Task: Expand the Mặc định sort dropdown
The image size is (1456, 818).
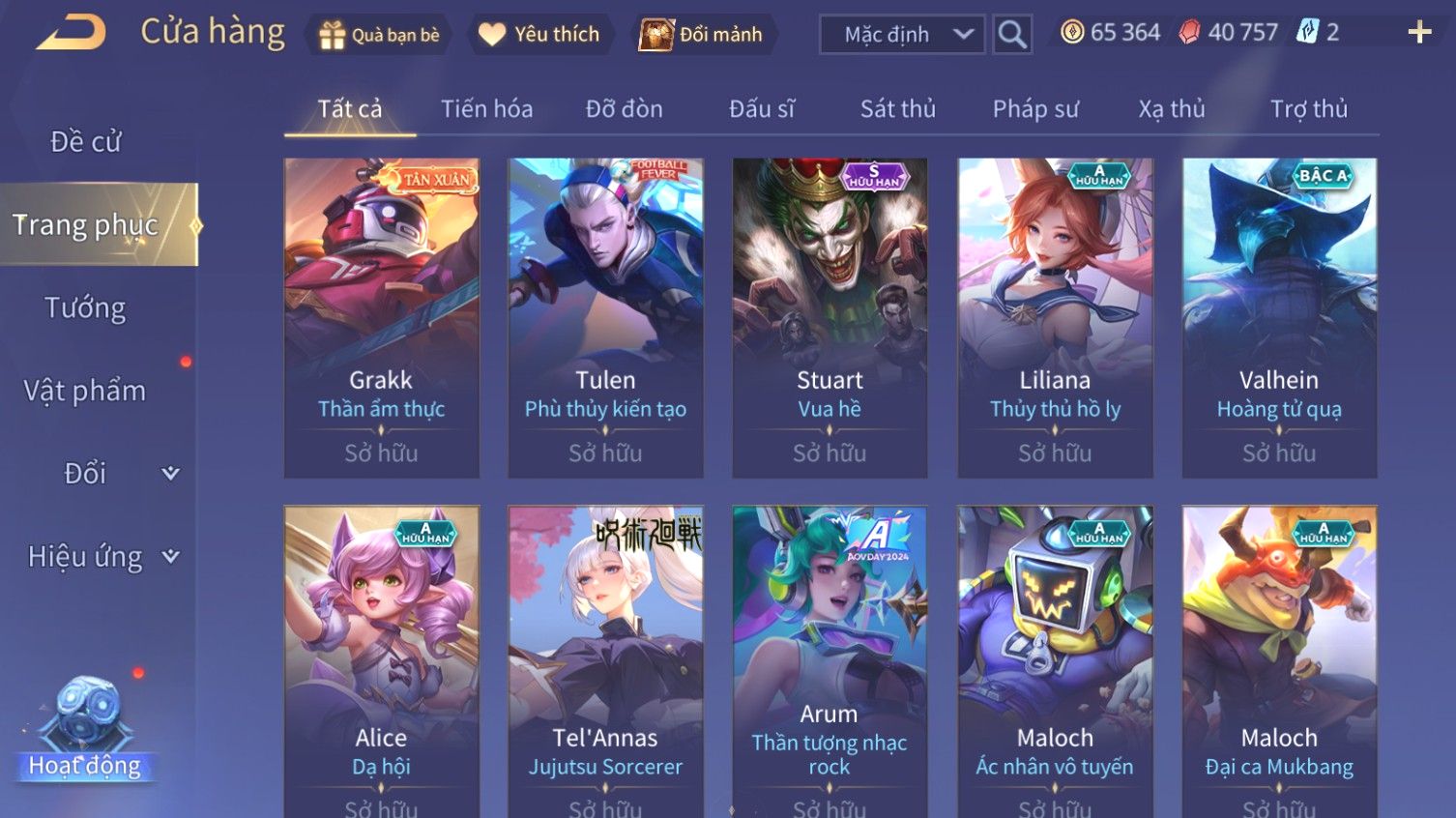Action: [x=902, y=35]
